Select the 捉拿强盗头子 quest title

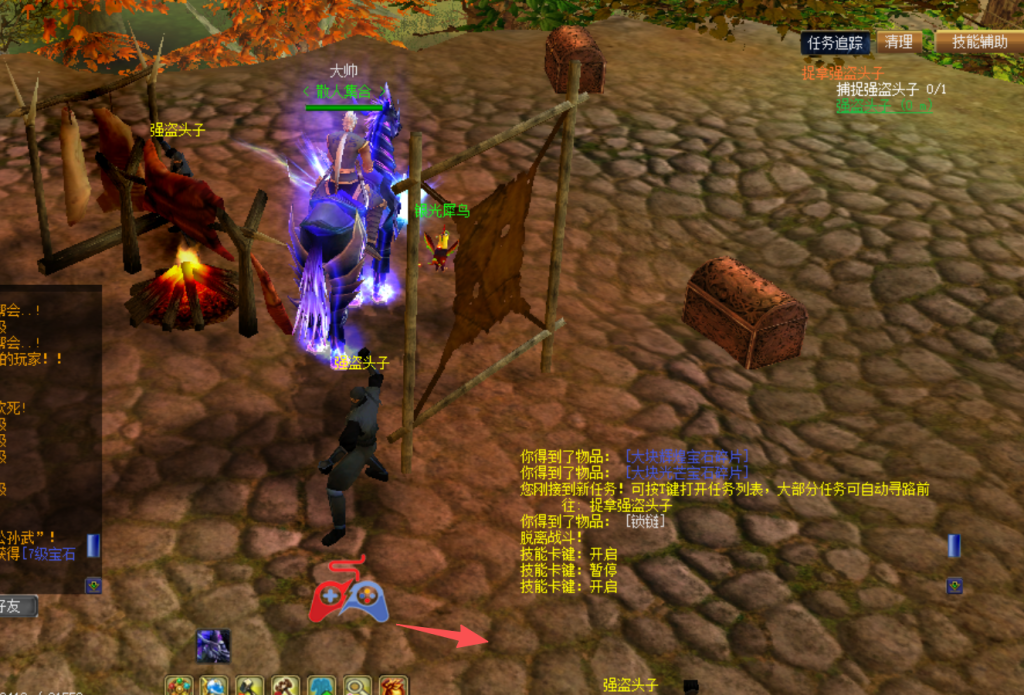click(x=843, y=73)
